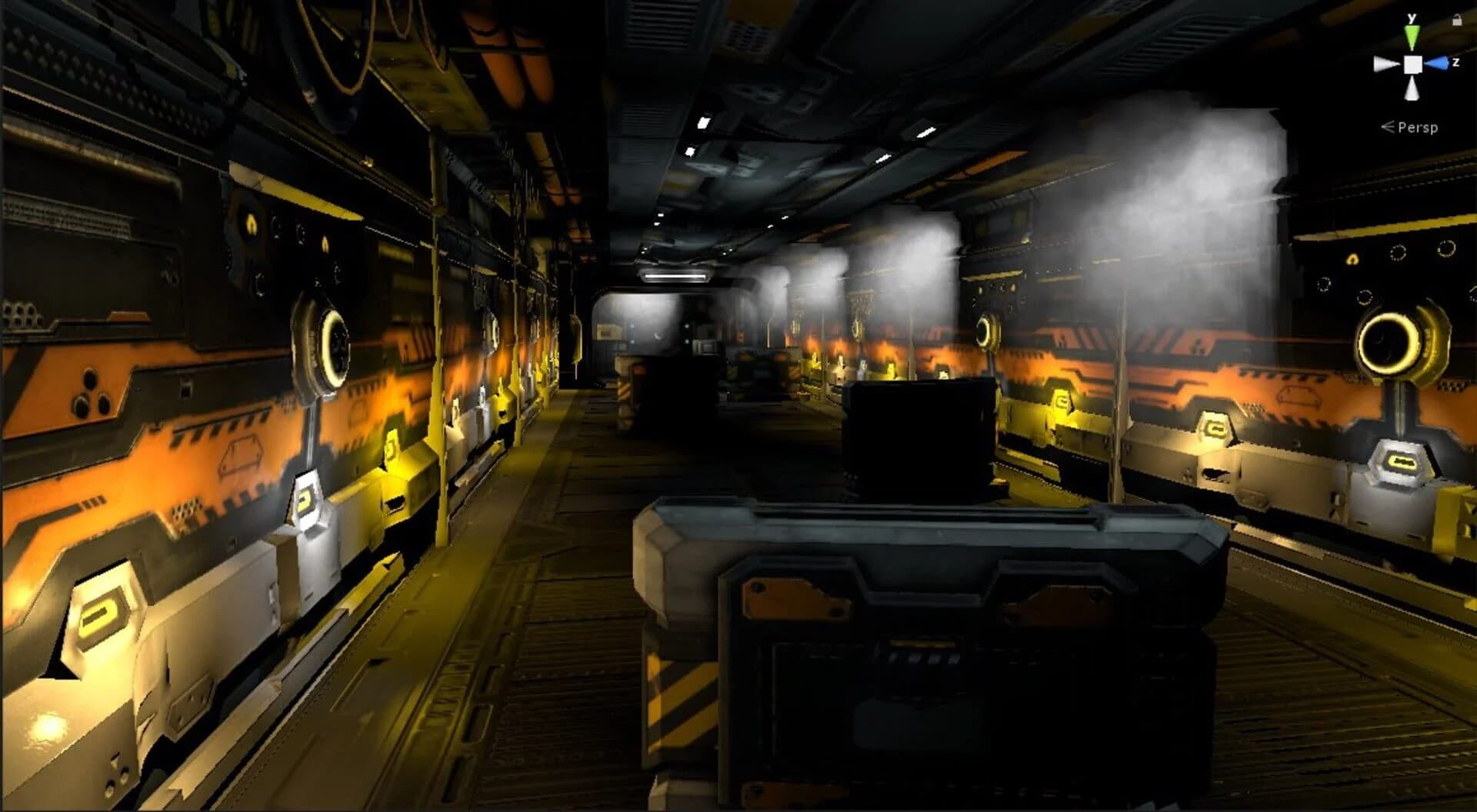Click the green Y-axis cone on the gizmo
1477x812 pixels.
coord(1412,35)
